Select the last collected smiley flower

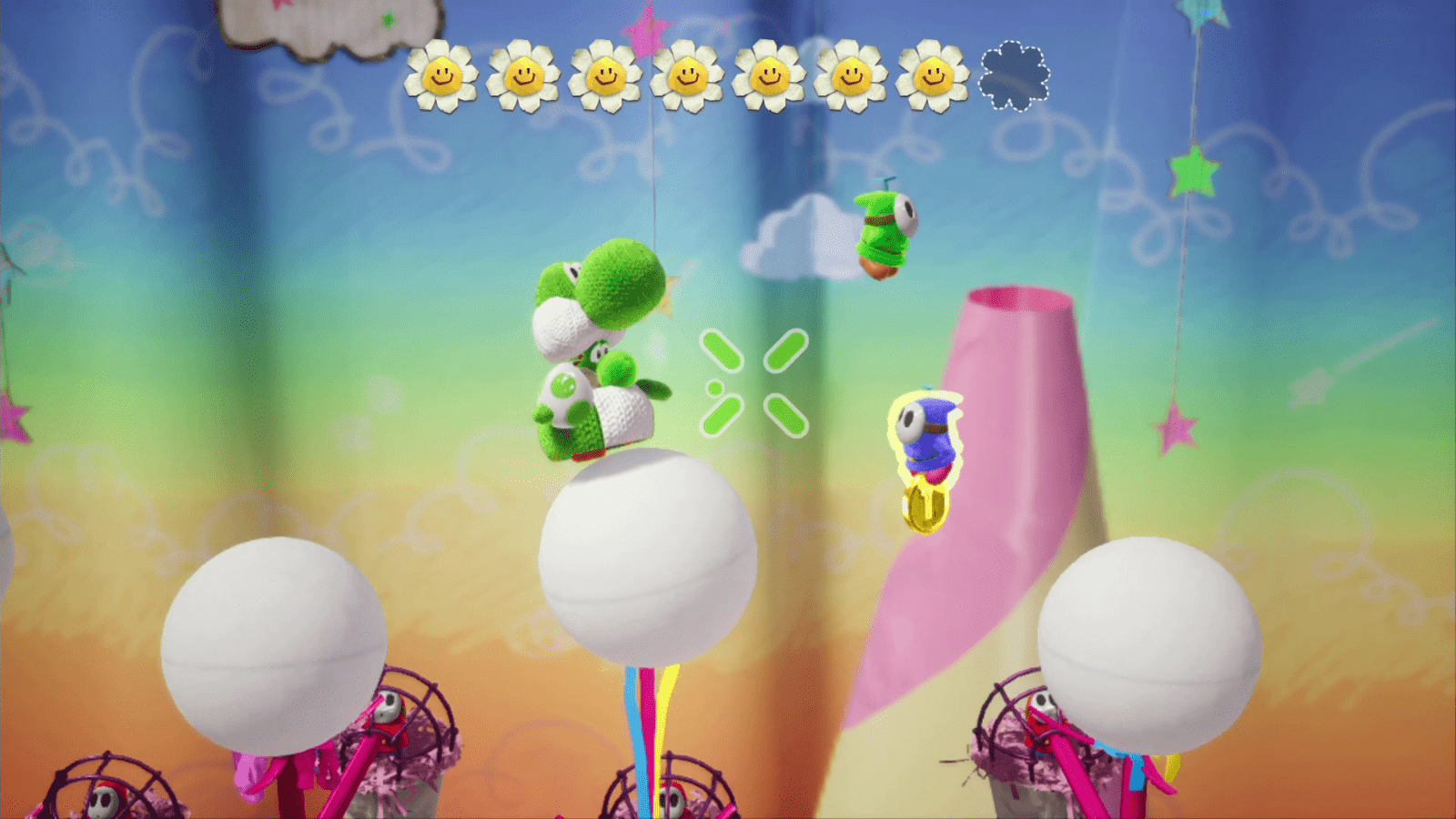tap(932, 76)
